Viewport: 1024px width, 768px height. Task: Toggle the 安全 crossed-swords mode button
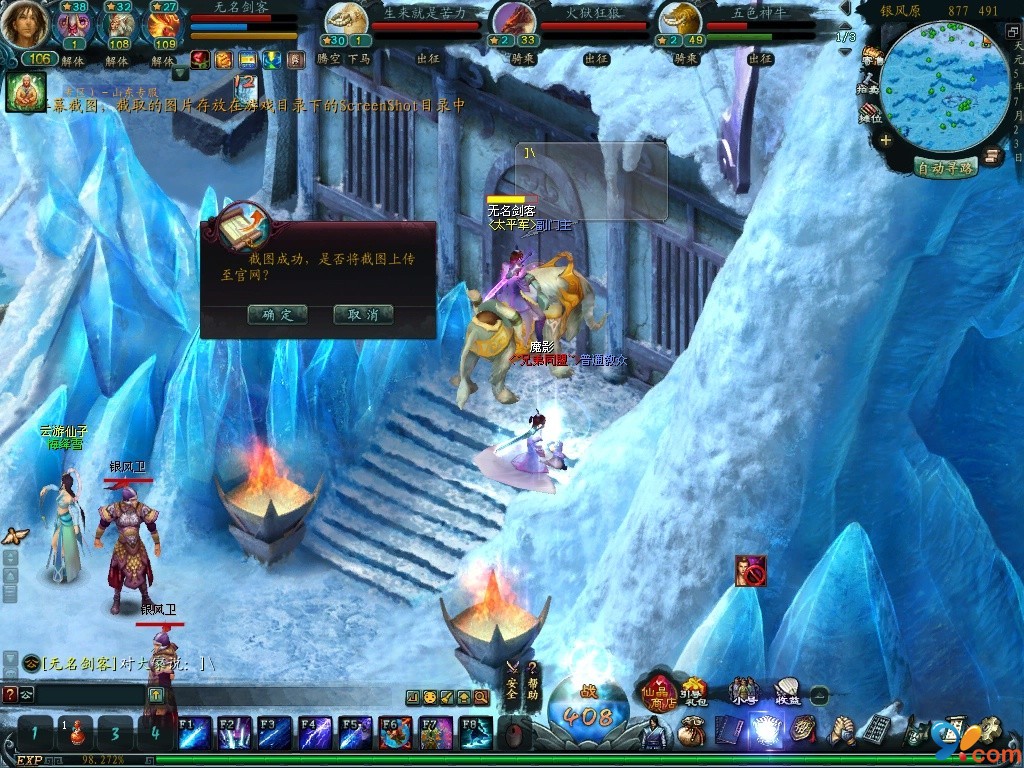pyautogui.click(x=512, y=681)
